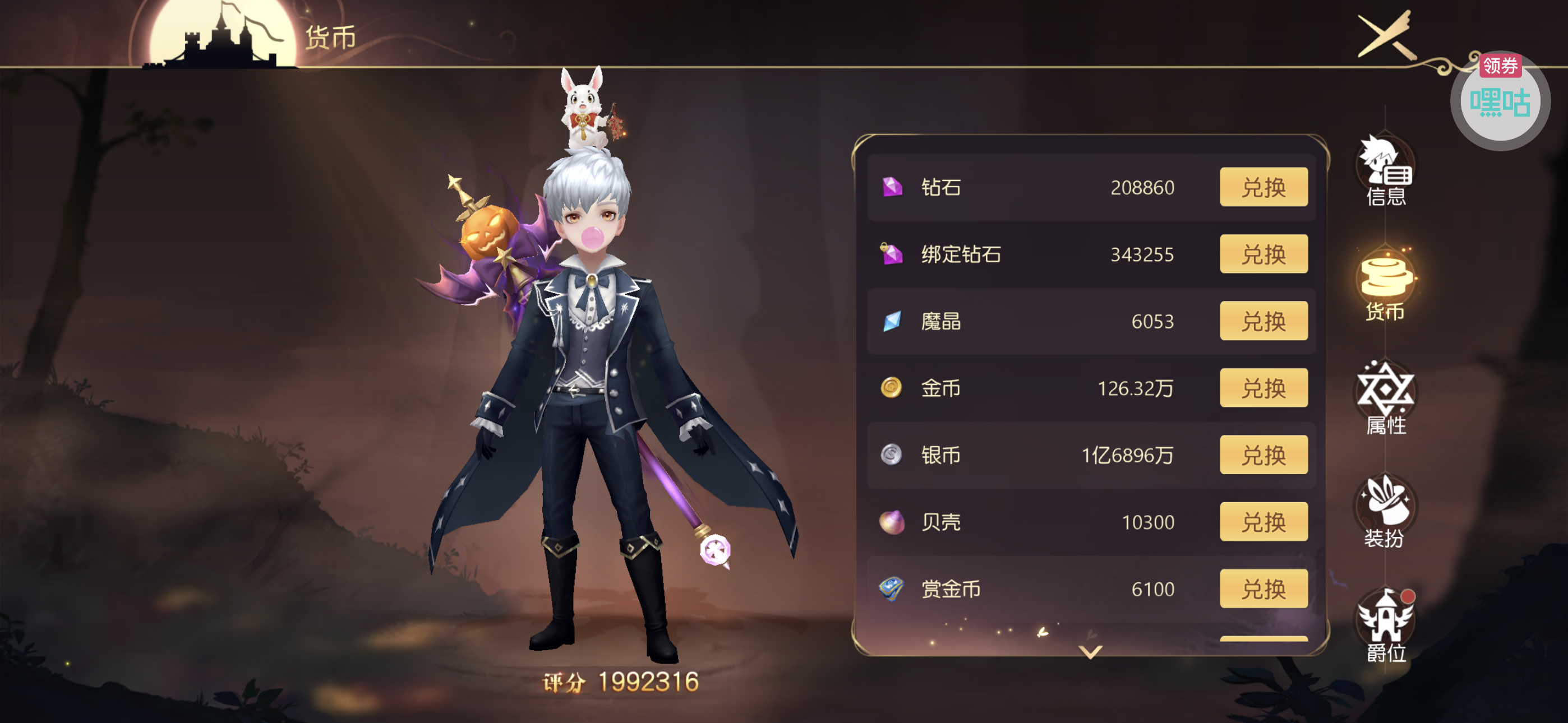Select the 货币 currency tab
Image resolution: width=1568 pixels, height=723 pixels.
1385,286
